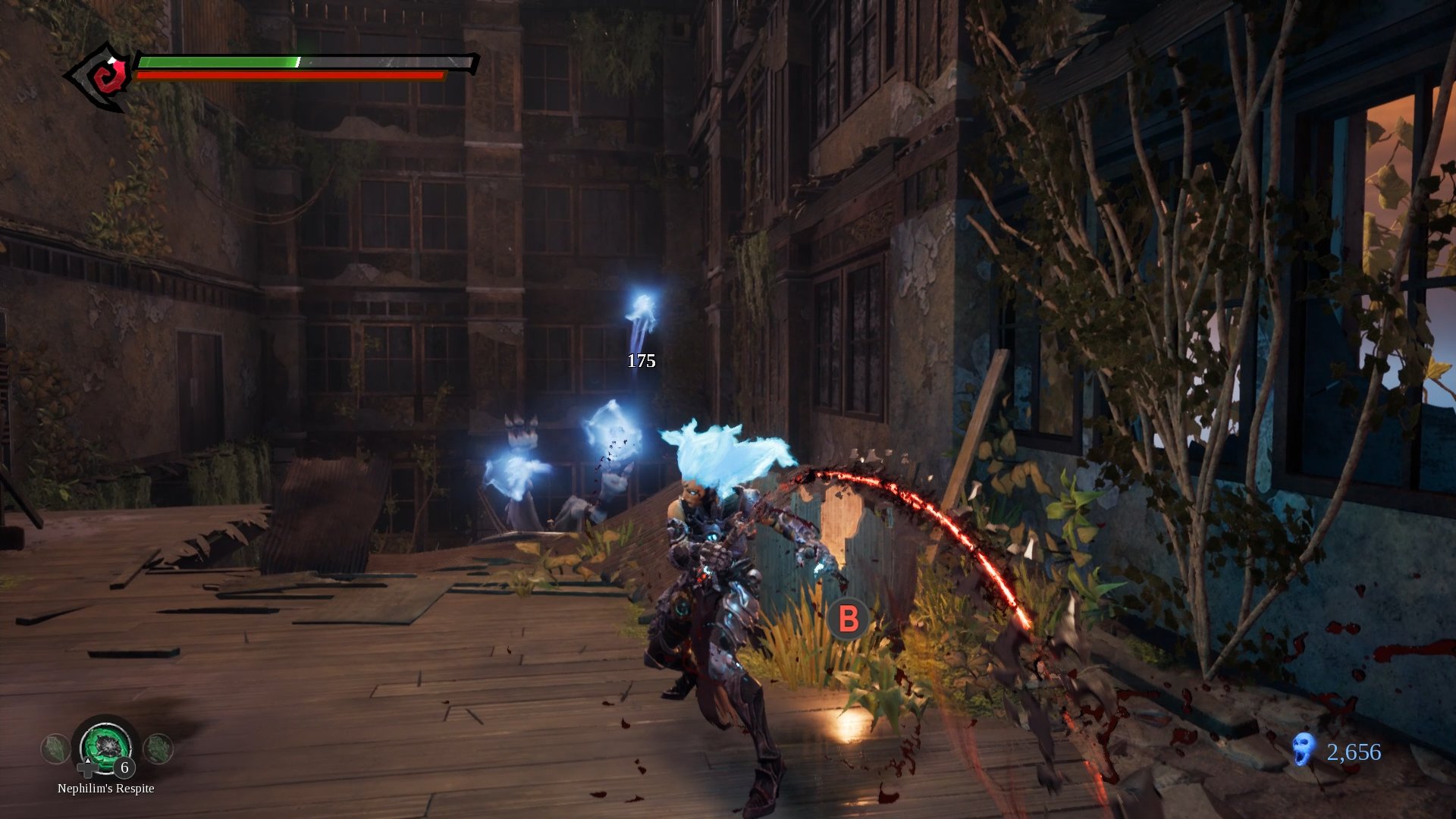The height and width of the screenshot is (819, 1456).
Task: Click the red spiral Fury emblem
Action: point(106,77)
